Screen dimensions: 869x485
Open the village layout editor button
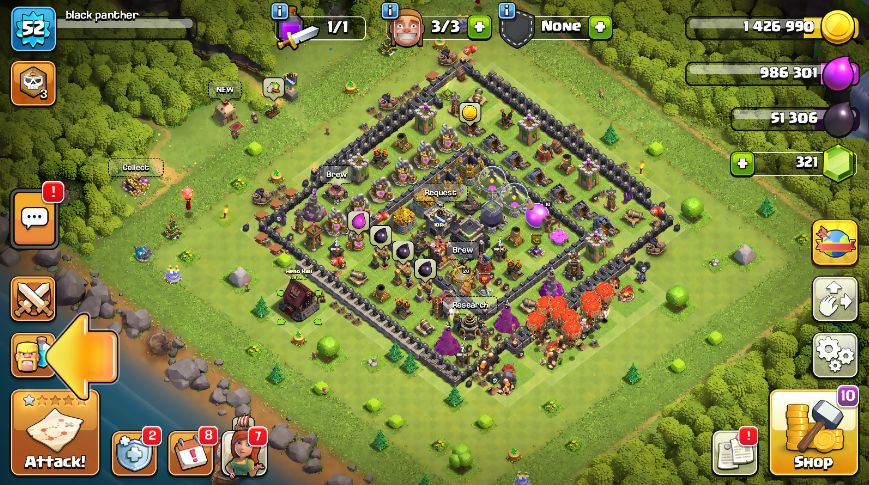point(834,298)
